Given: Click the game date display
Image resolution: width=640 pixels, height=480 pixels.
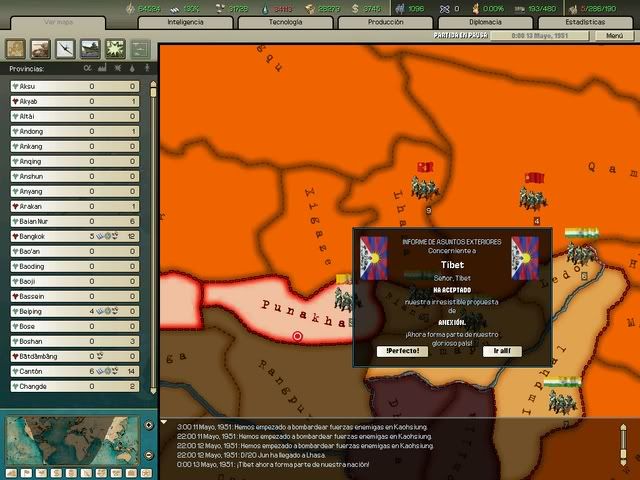Looking at the screenshot, I should pyautogui.click(x=544, y=35).
